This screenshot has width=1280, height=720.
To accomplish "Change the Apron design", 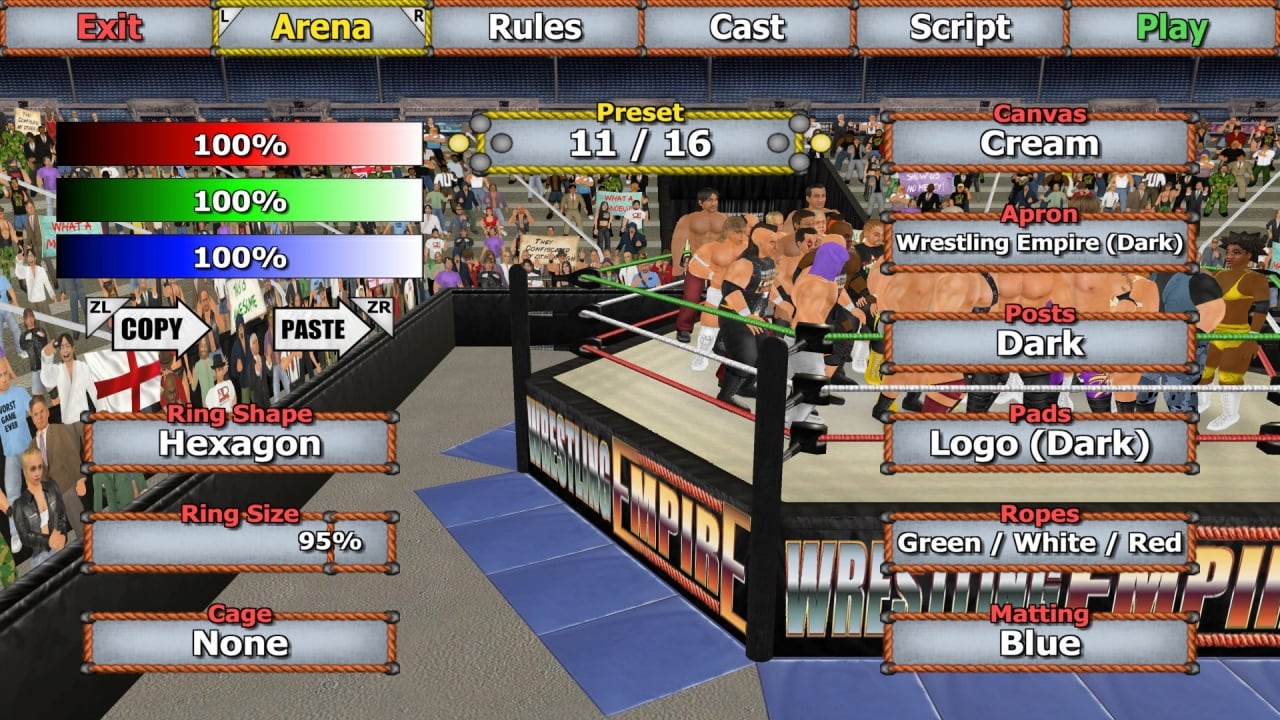I will click(x=1039, y=243).
